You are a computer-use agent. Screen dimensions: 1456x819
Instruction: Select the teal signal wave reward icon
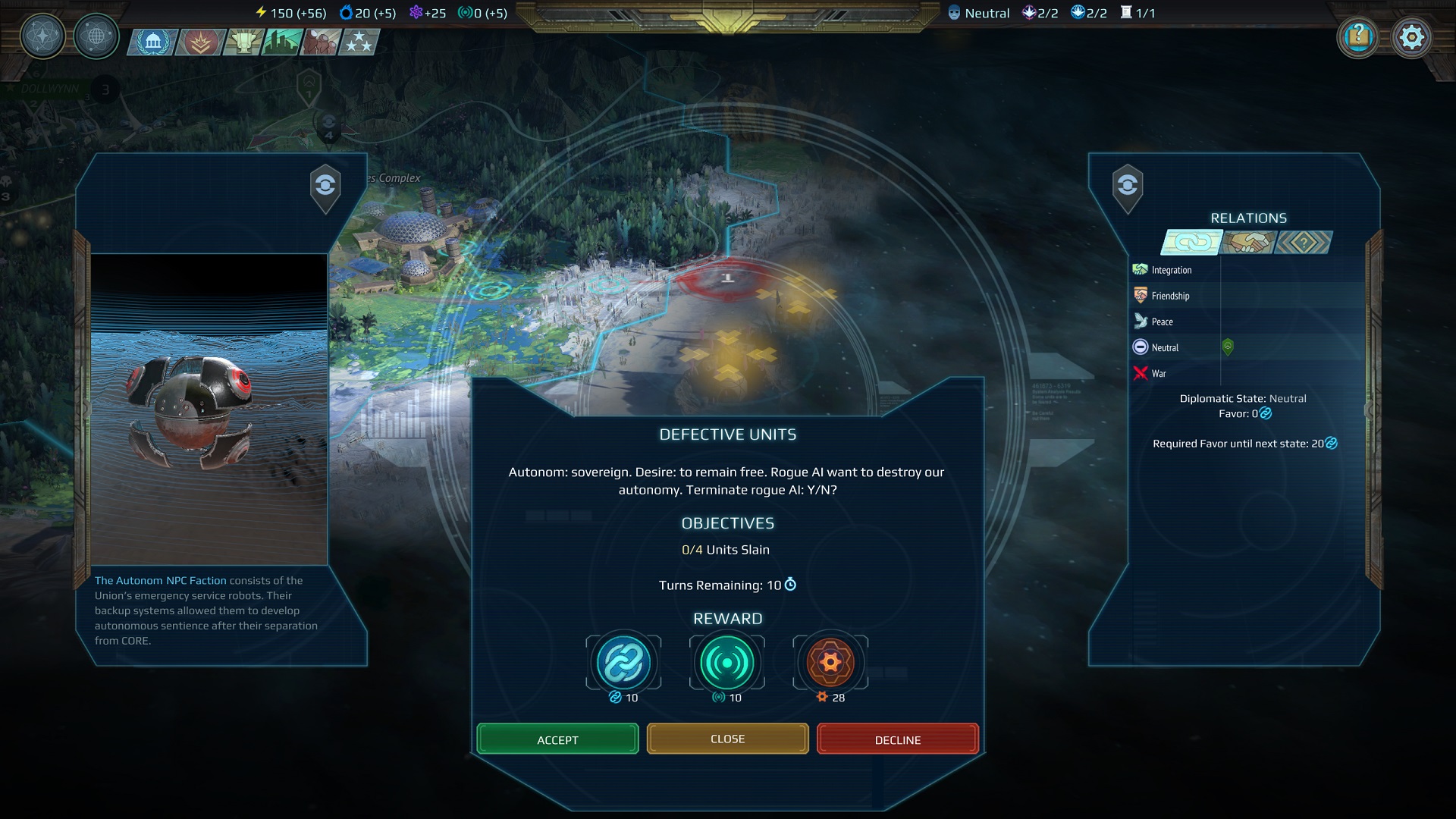726,663
